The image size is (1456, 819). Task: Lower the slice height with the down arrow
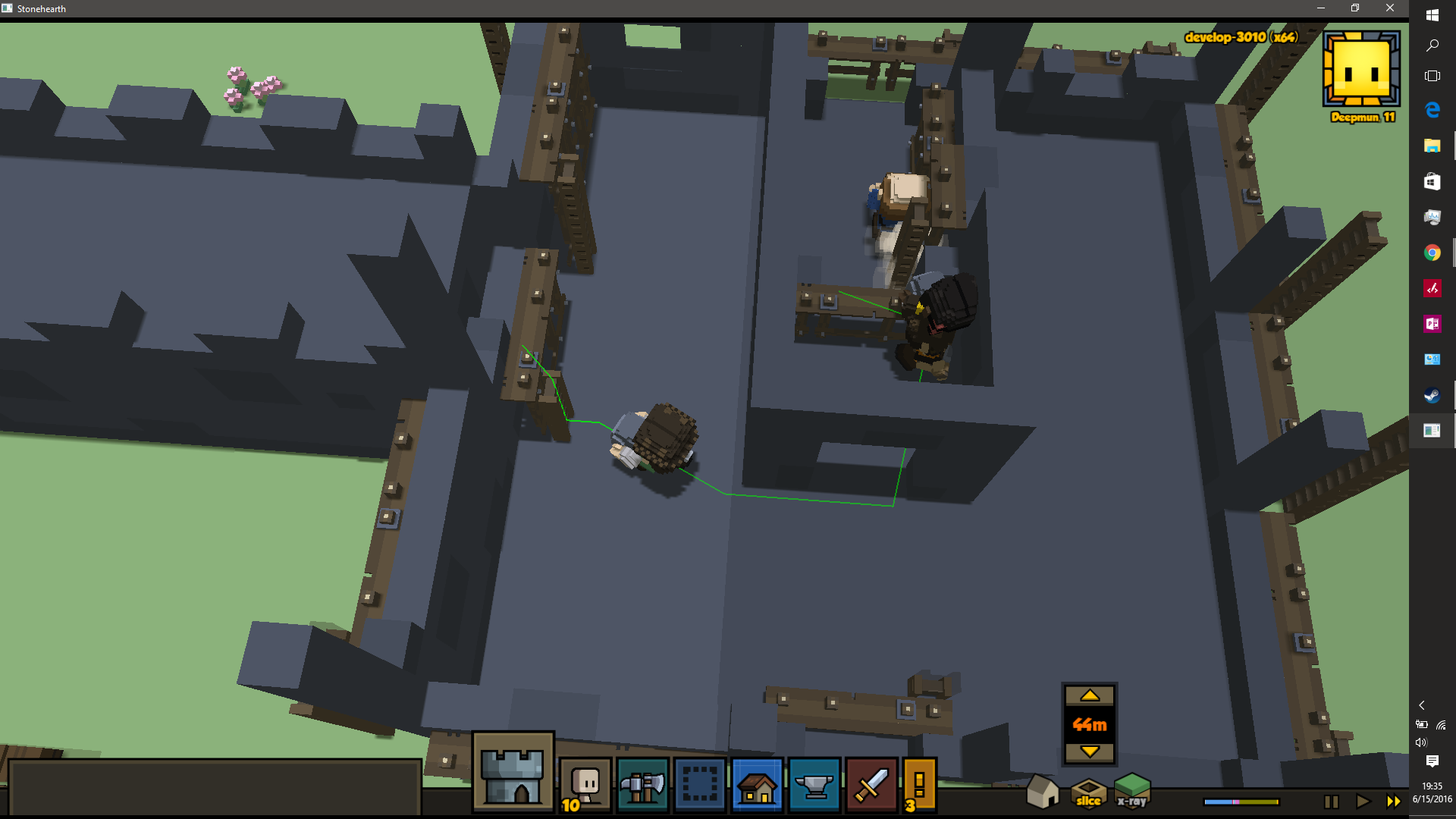tap(1089, 752)
